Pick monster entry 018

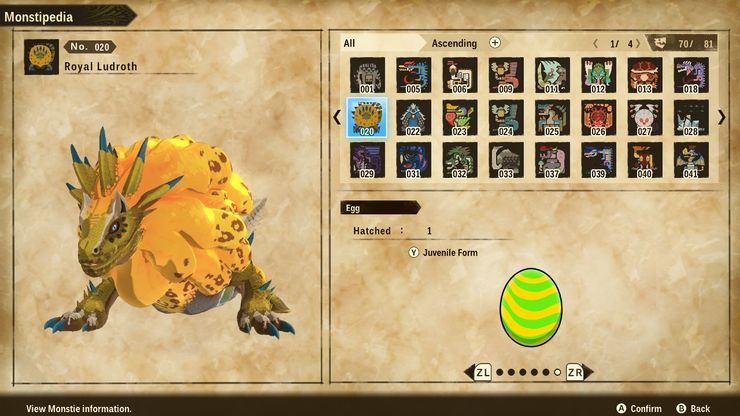(x=690, y=75)
